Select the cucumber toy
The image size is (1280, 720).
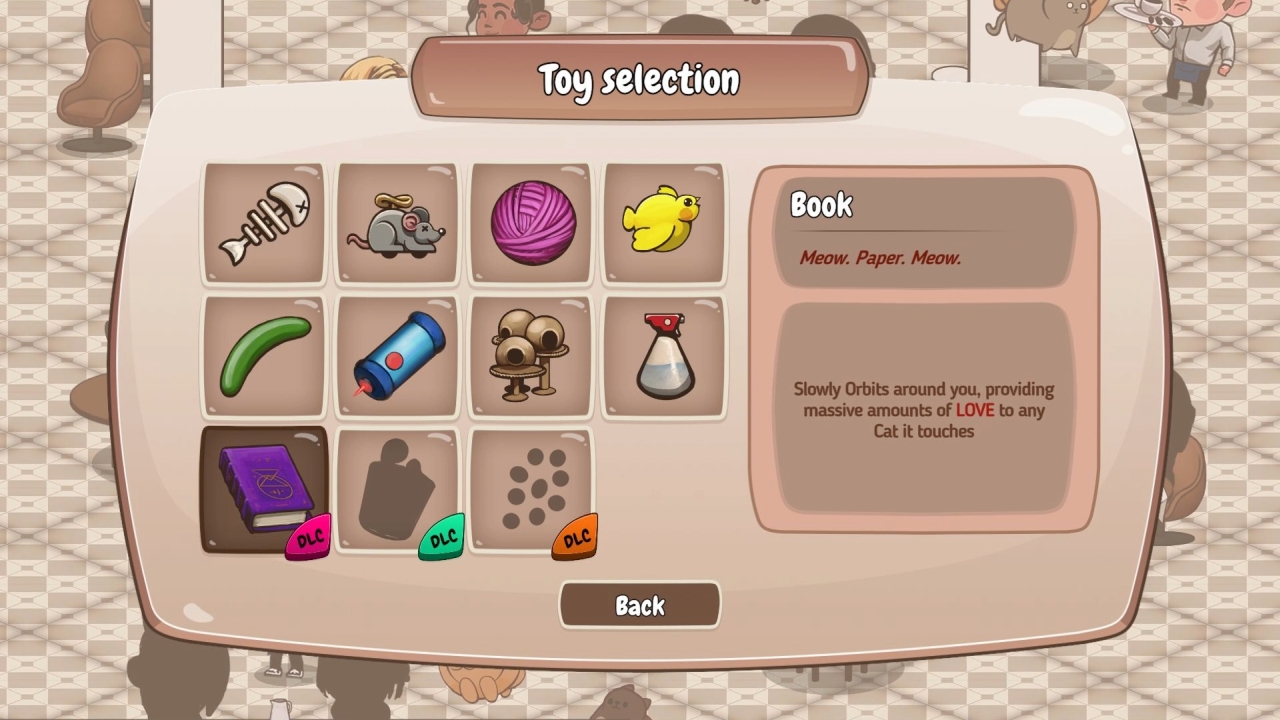pos(264,355)
